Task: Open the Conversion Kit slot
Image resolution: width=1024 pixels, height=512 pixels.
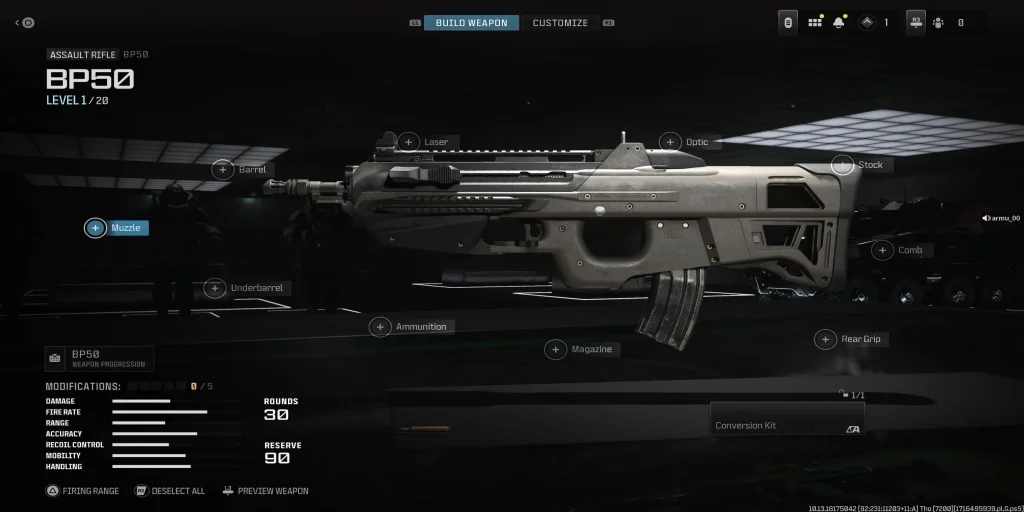Action: tap(786, 418)
